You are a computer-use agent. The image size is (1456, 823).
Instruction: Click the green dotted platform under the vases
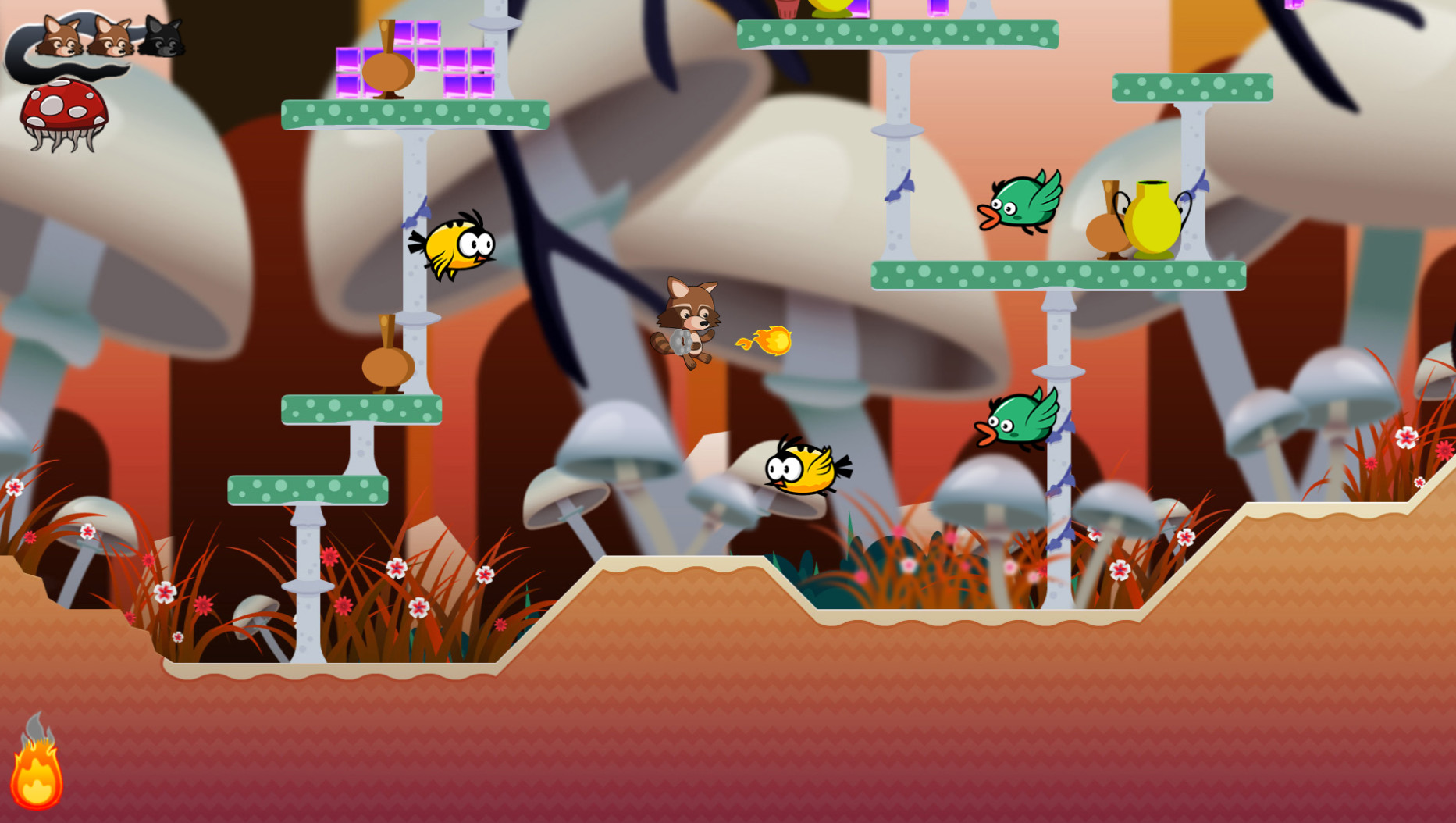click(x=1058, y=275)
